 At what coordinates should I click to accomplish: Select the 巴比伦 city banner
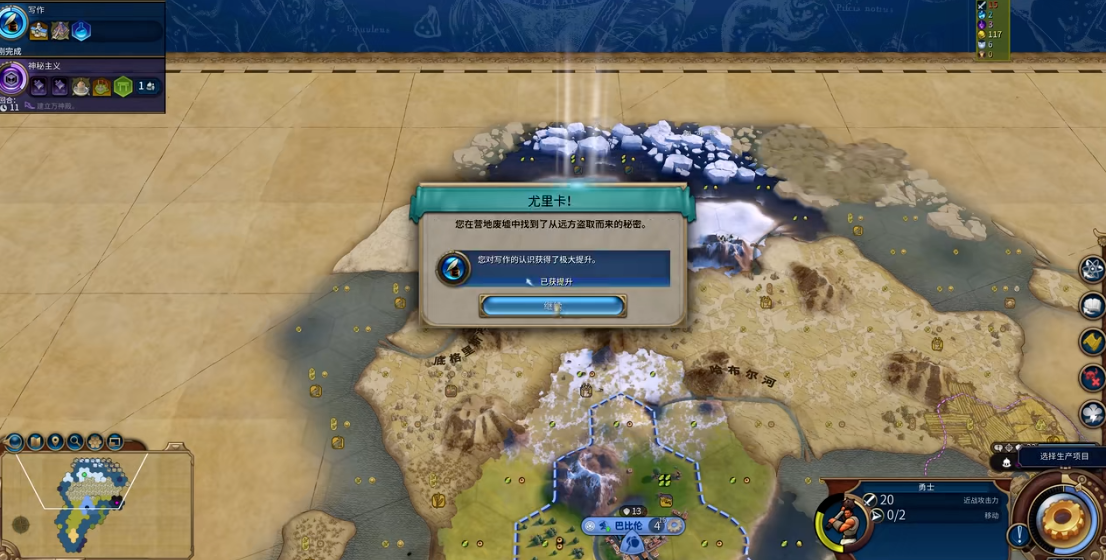coord(629,526)
